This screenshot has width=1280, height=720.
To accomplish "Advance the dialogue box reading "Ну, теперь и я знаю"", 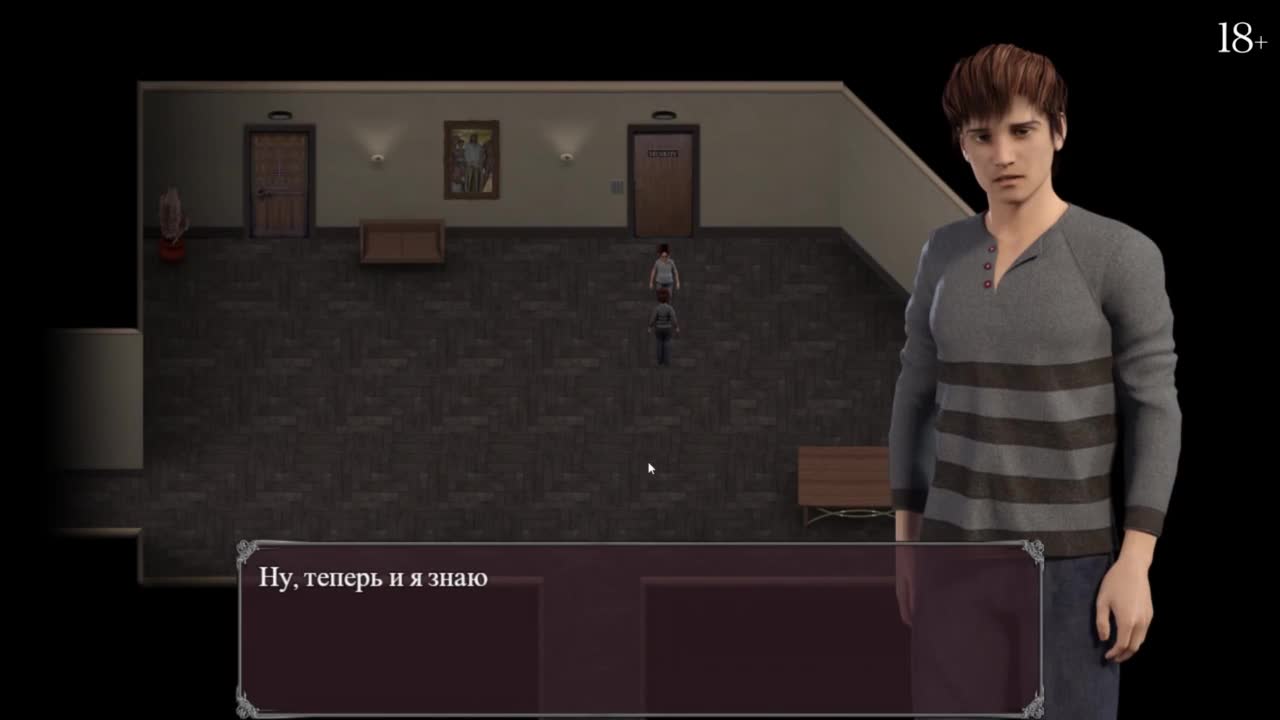I will tap(640, 628).
